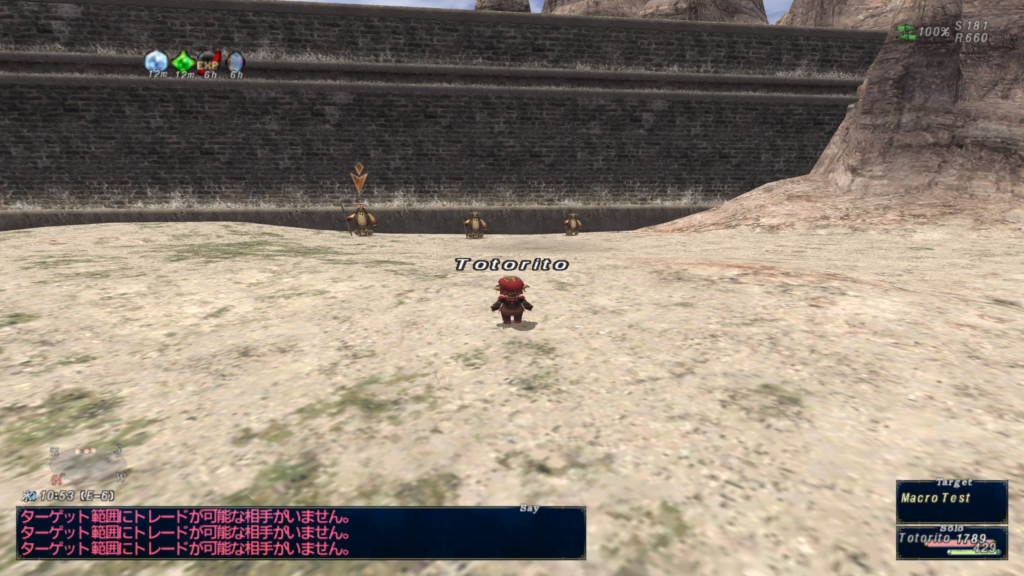Click the green connection status icon
This screenshot has height=576, width=1024.
[x=905, y=31]
